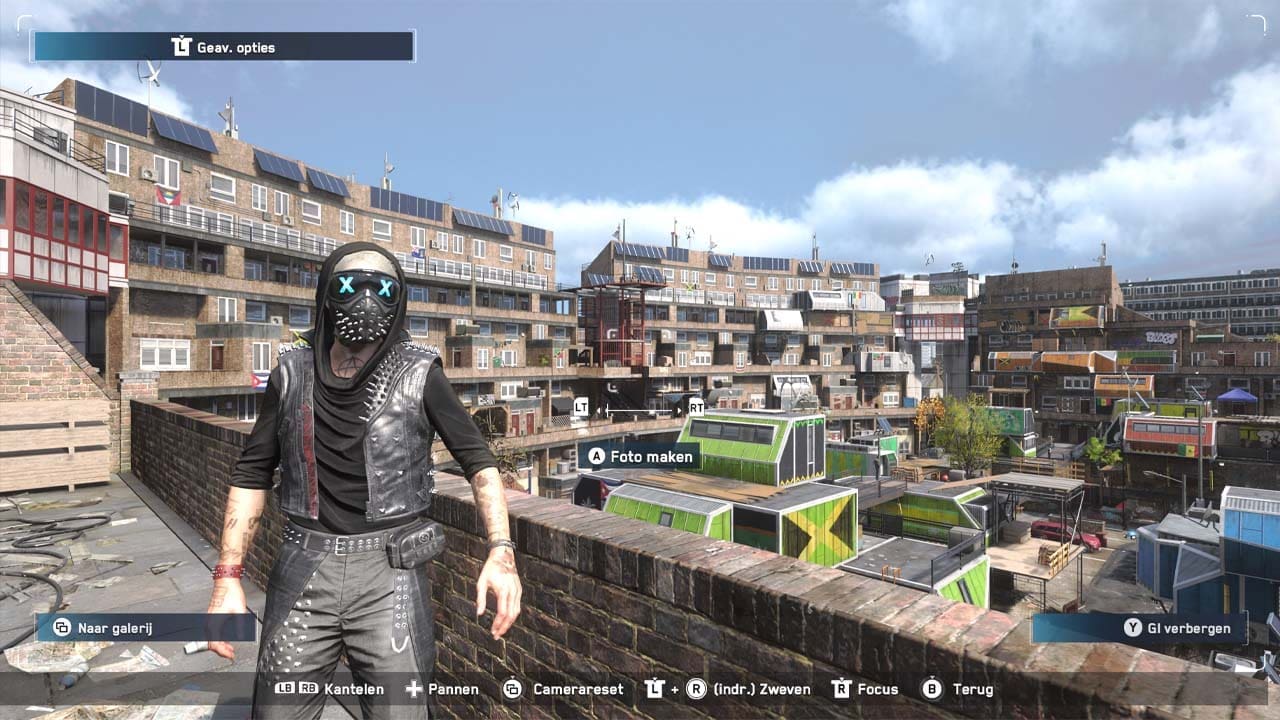The height and width of the screenshot is (720, 1280).
Task: Open the Geav. opties advanced options panel
Action: (x=223, y=47)
